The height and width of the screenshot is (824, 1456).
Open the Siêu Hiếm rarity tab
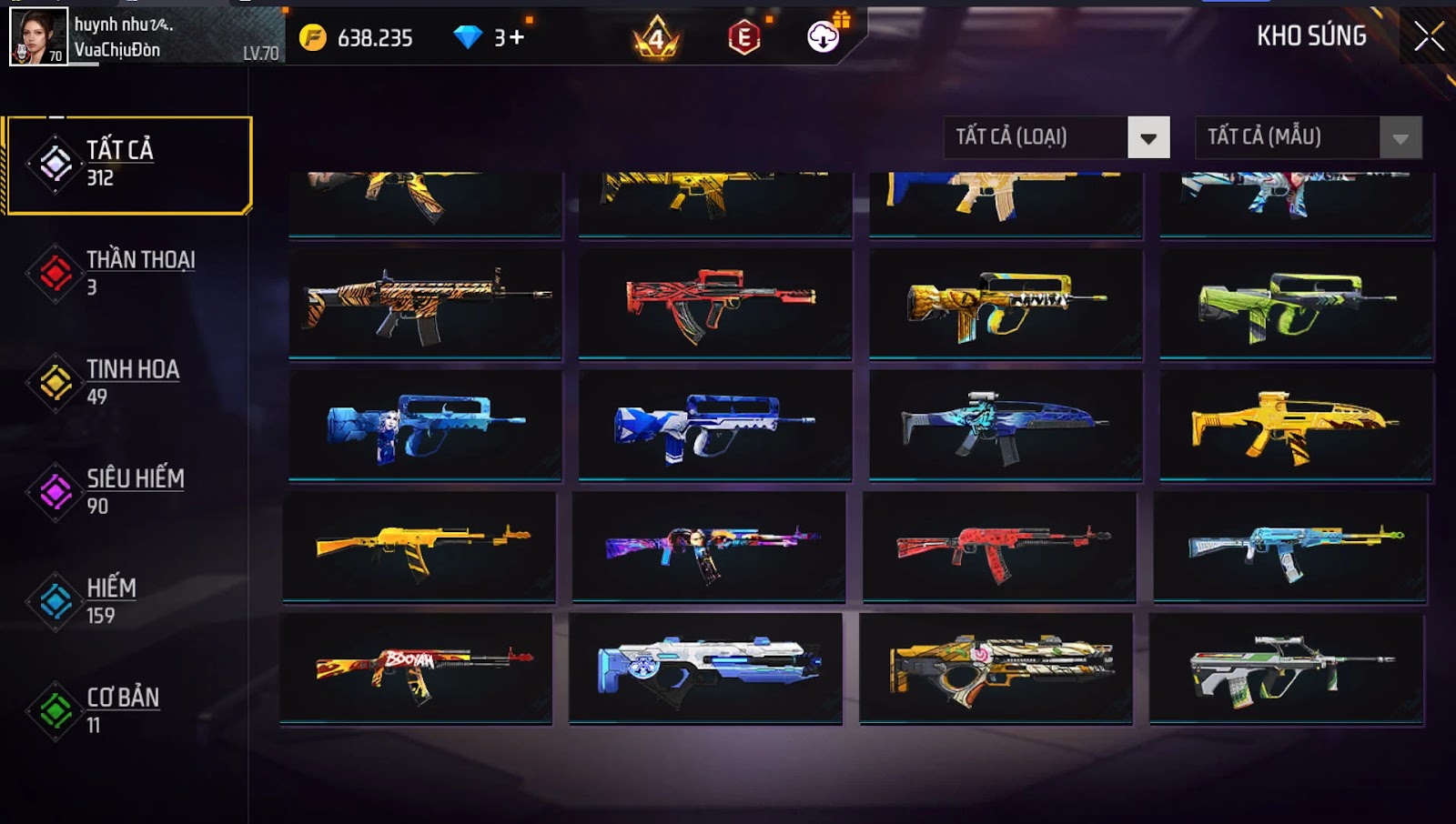[x=127, y=491]
